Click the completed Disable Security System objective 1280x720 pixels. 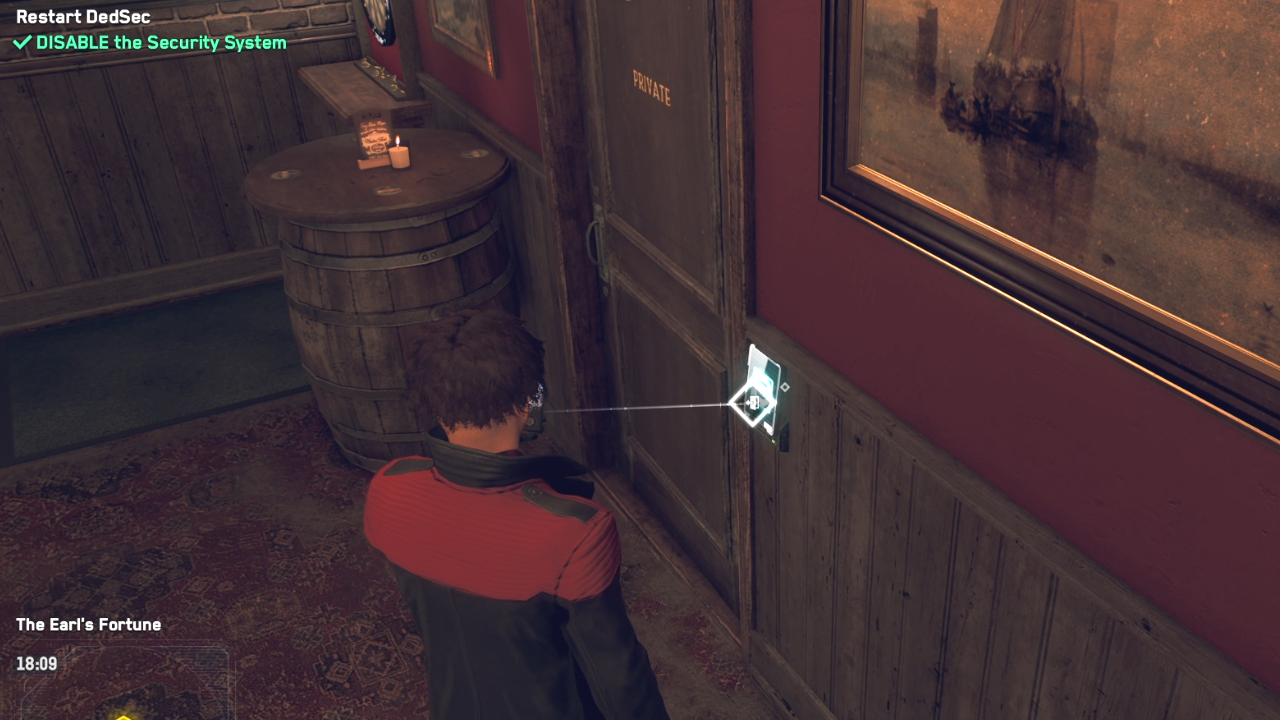click(x=150, y=43)
